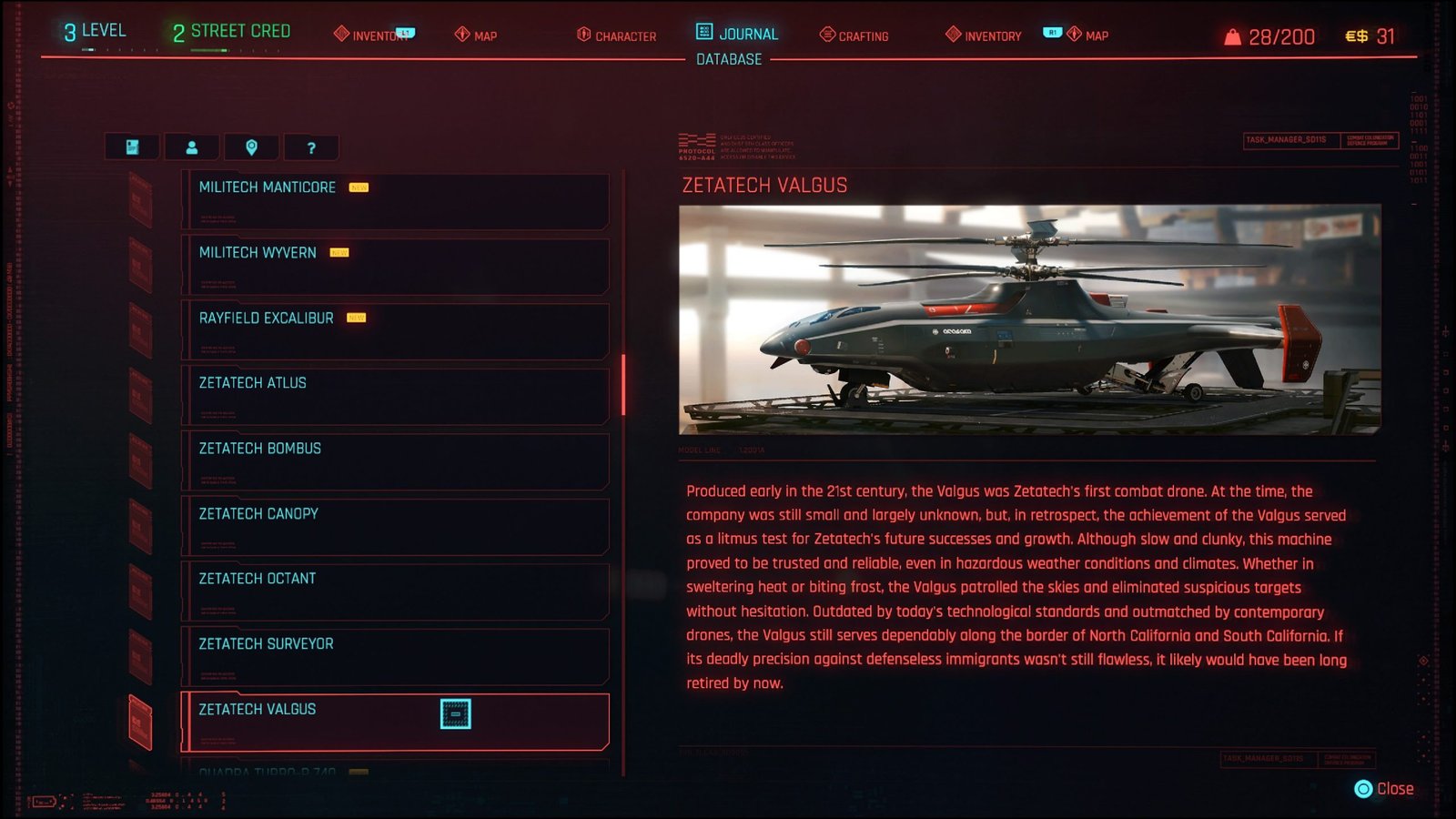Click the question mark category icon
Viewport: 1456px width, 819px height.
tap(309, 147)
